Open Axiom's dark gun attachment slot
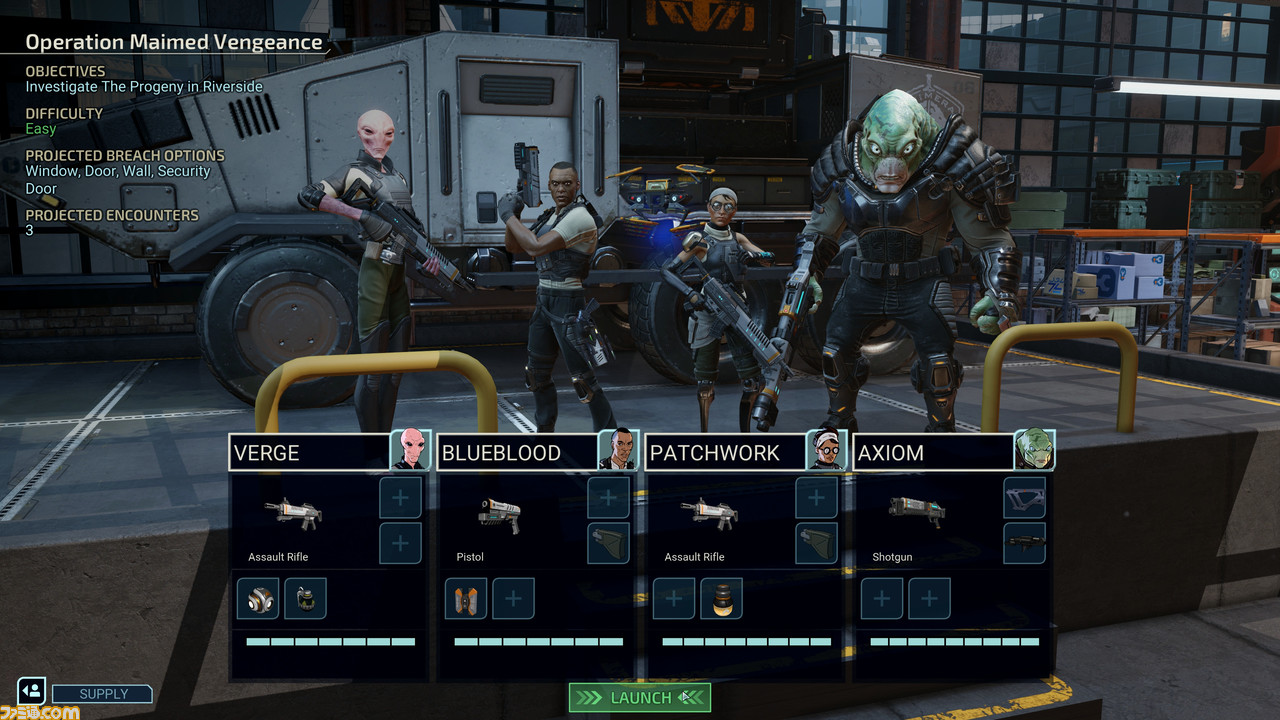Viewport: 1280px width, 720px height. click(1024, 543)
